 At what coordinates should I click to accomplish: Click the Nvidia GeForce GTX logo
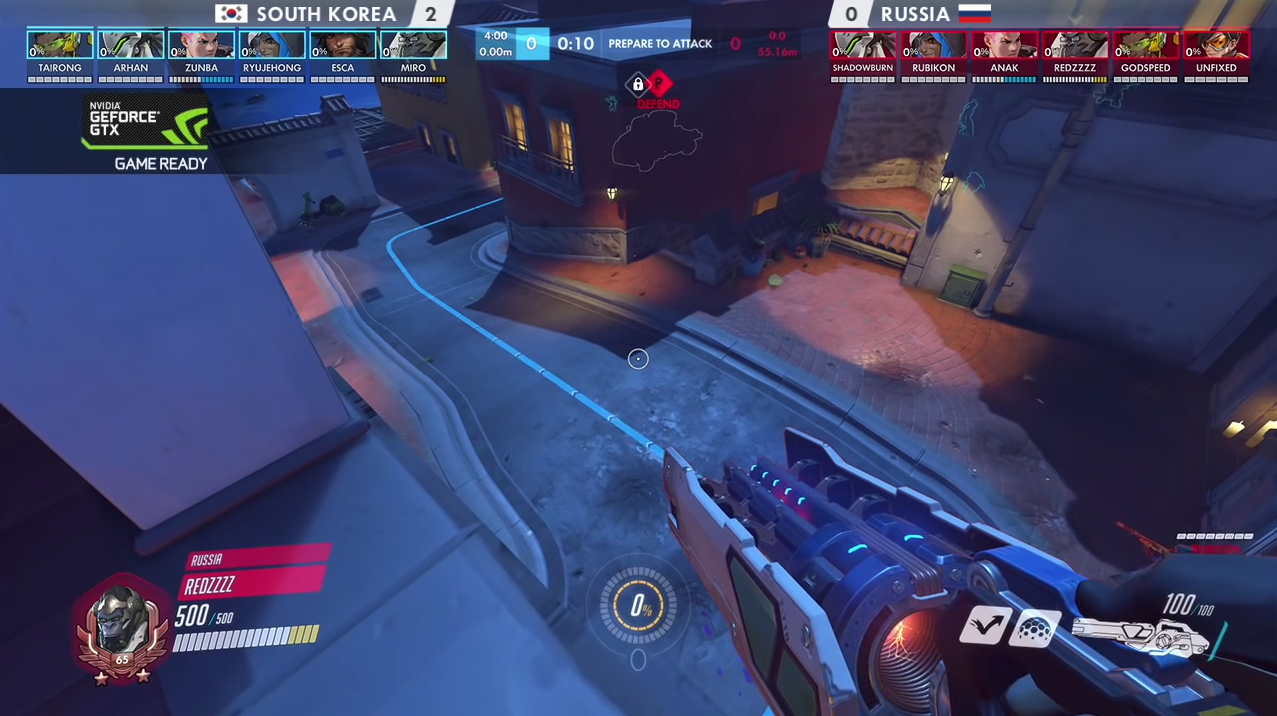pos(146,124)
